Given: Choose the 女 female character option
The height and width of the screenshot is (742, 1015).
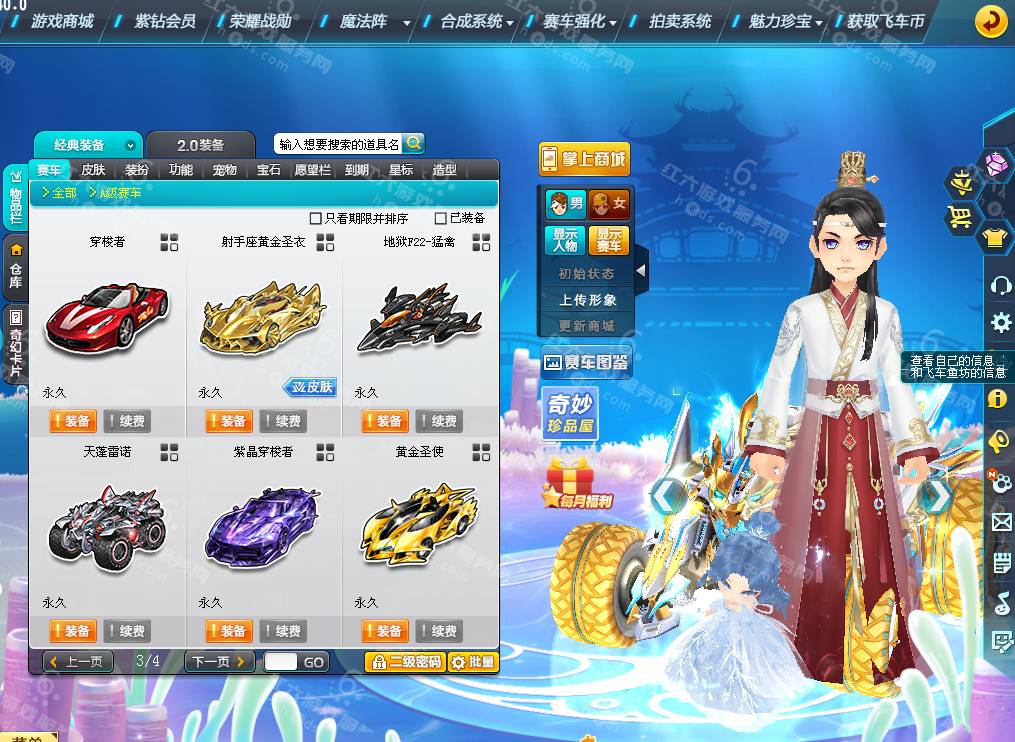Looking at the screenshot, I should [608, 204].
